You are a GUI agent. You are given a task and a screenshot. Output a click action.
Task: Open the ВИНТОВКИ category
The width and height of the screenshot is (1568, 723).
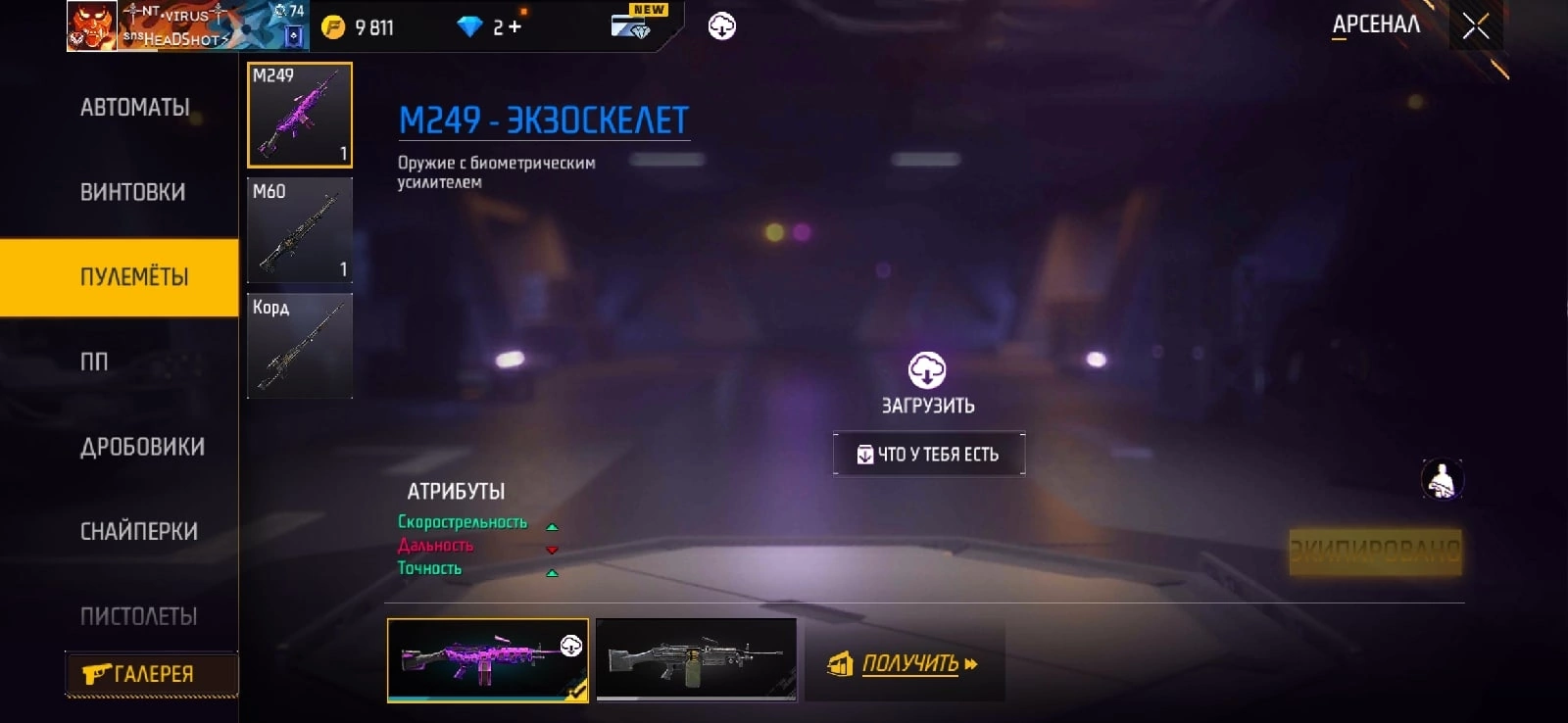click(132, 192)
